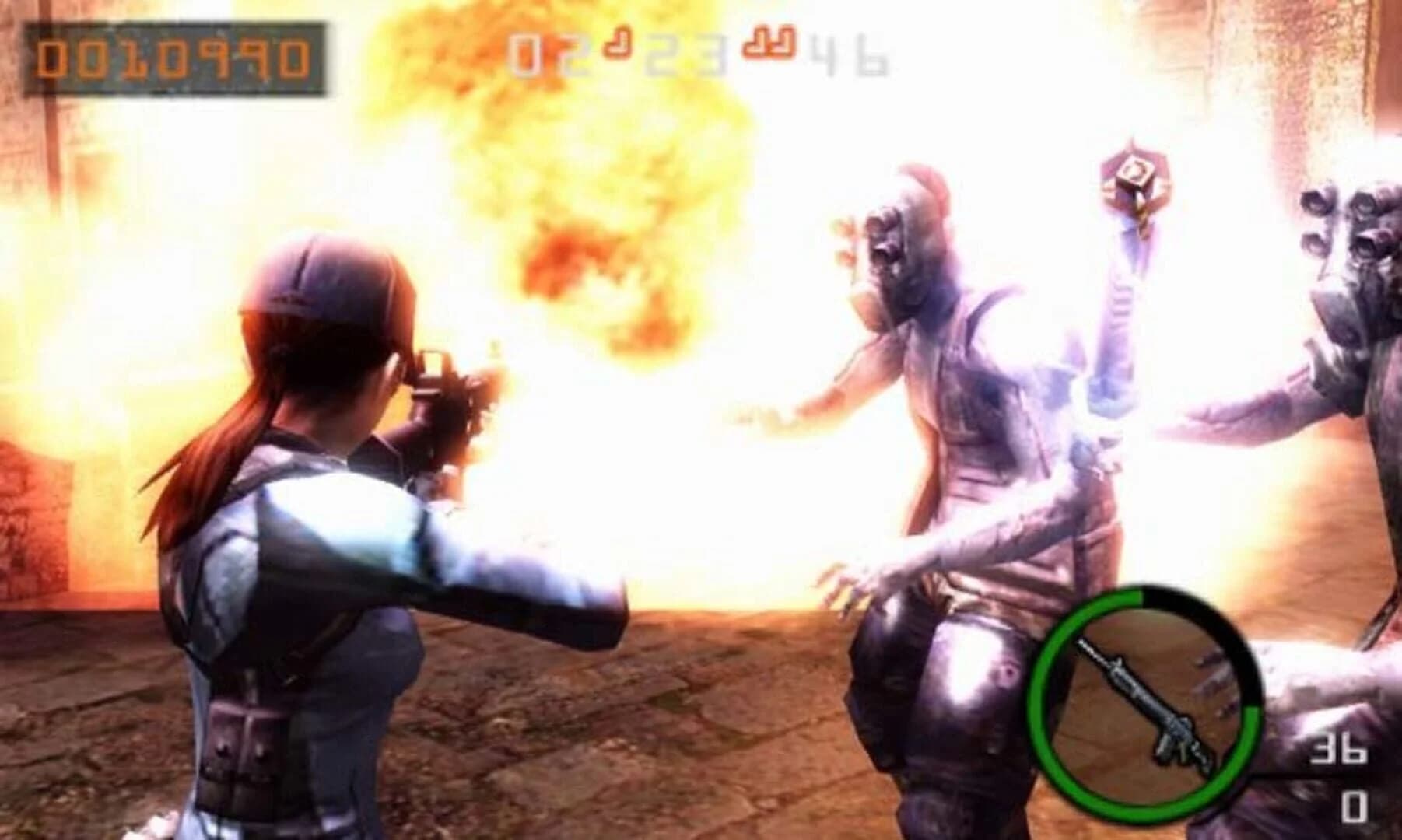Toggle the timer display at the top center
Image resolution: width=1402 pixels, height=840 pixels.
700,51
